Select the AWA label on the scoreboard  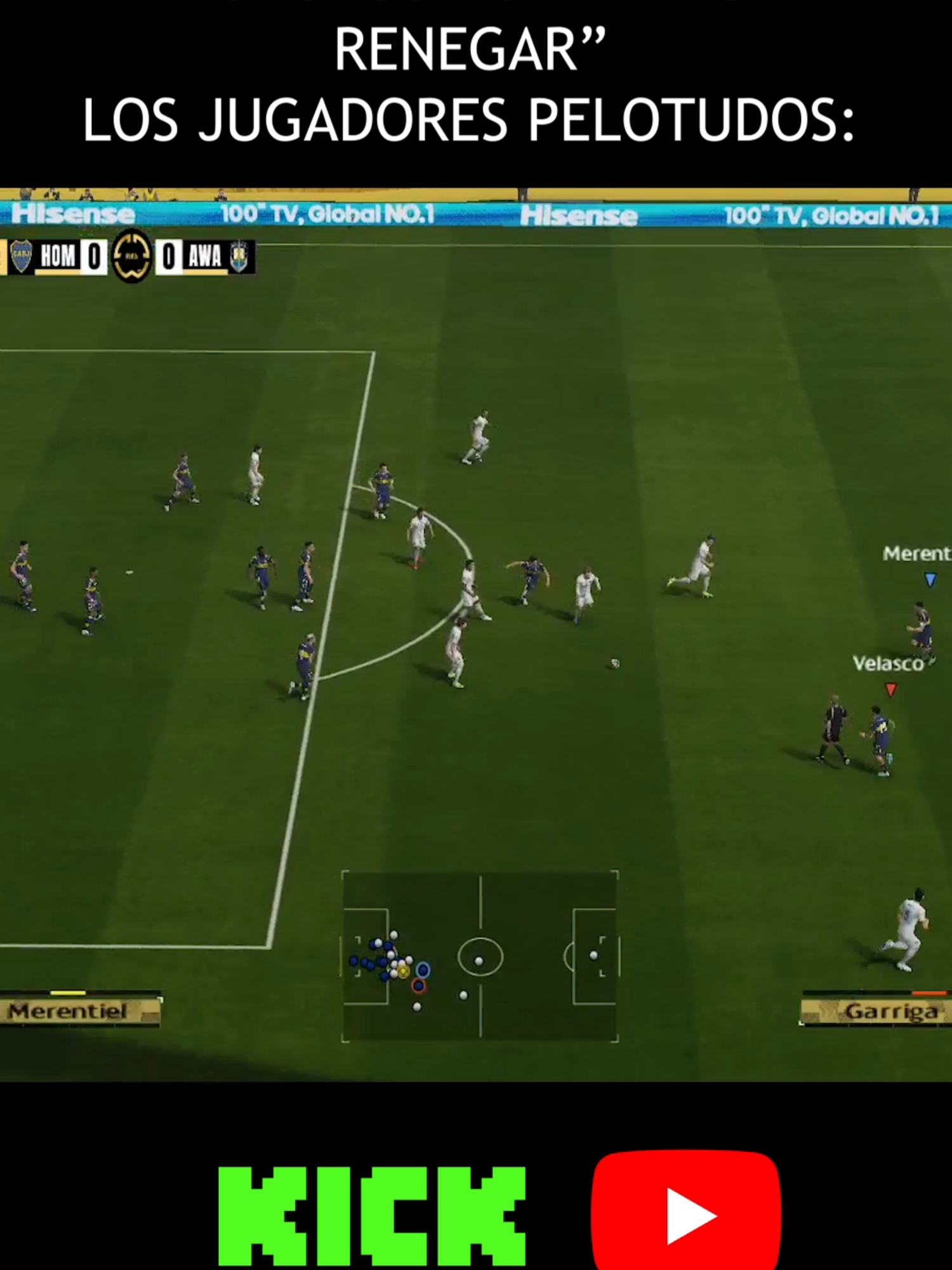tap(204, 256)
